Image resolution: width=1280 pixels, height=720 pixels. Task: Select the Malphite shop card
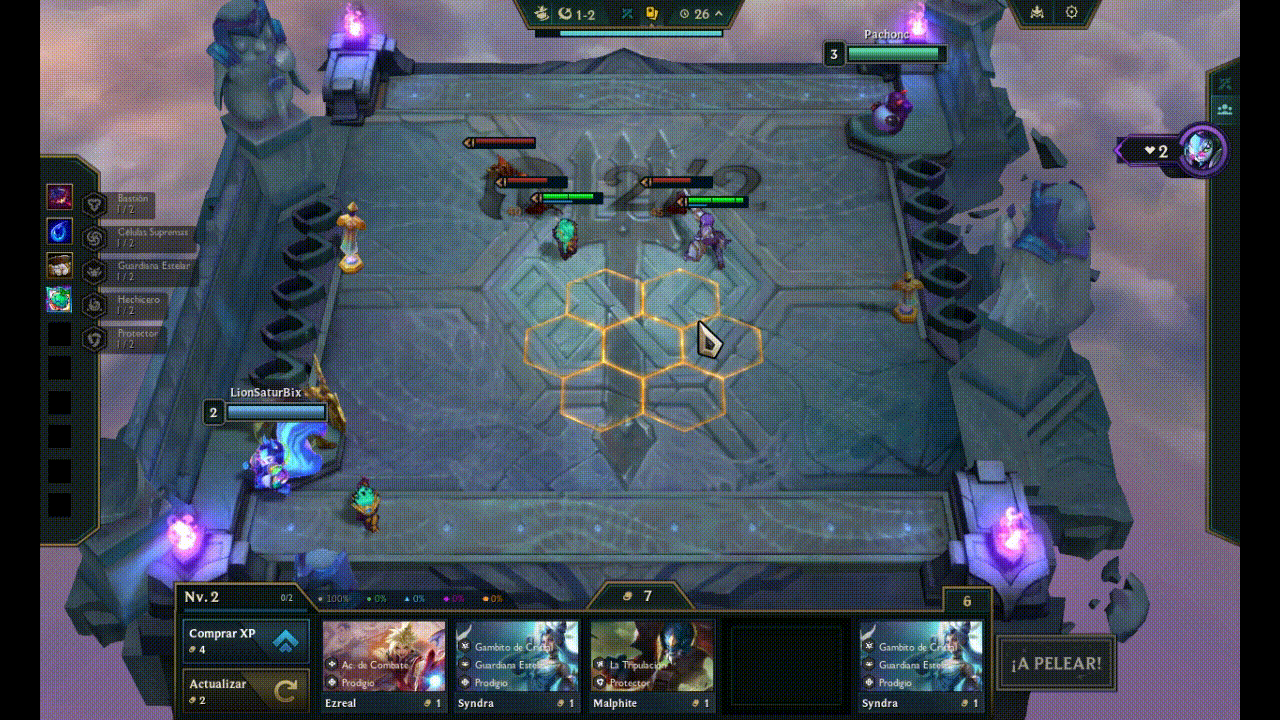tap(651, 658)
